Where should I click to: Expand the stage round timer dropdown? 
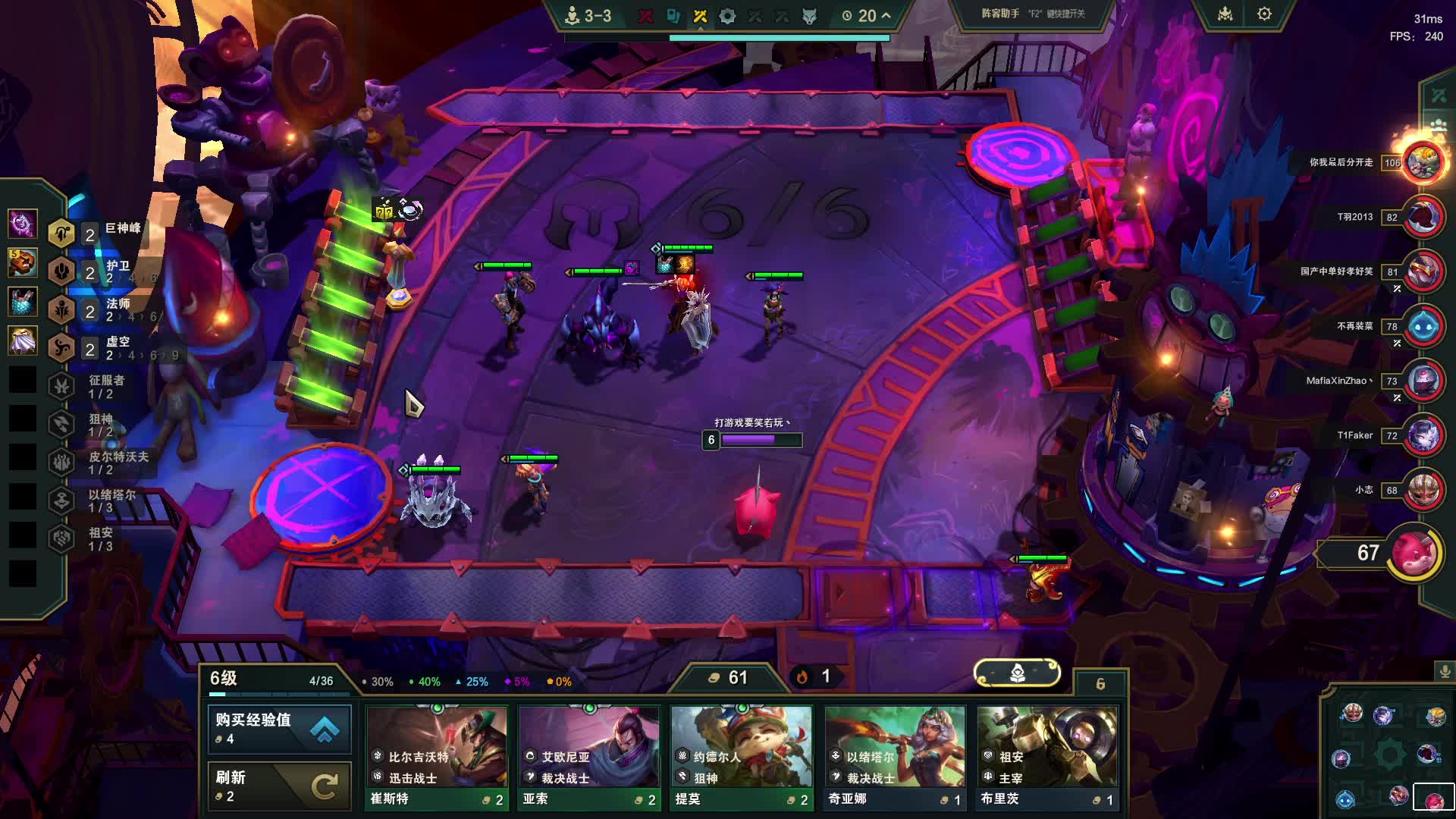point(886,15)
